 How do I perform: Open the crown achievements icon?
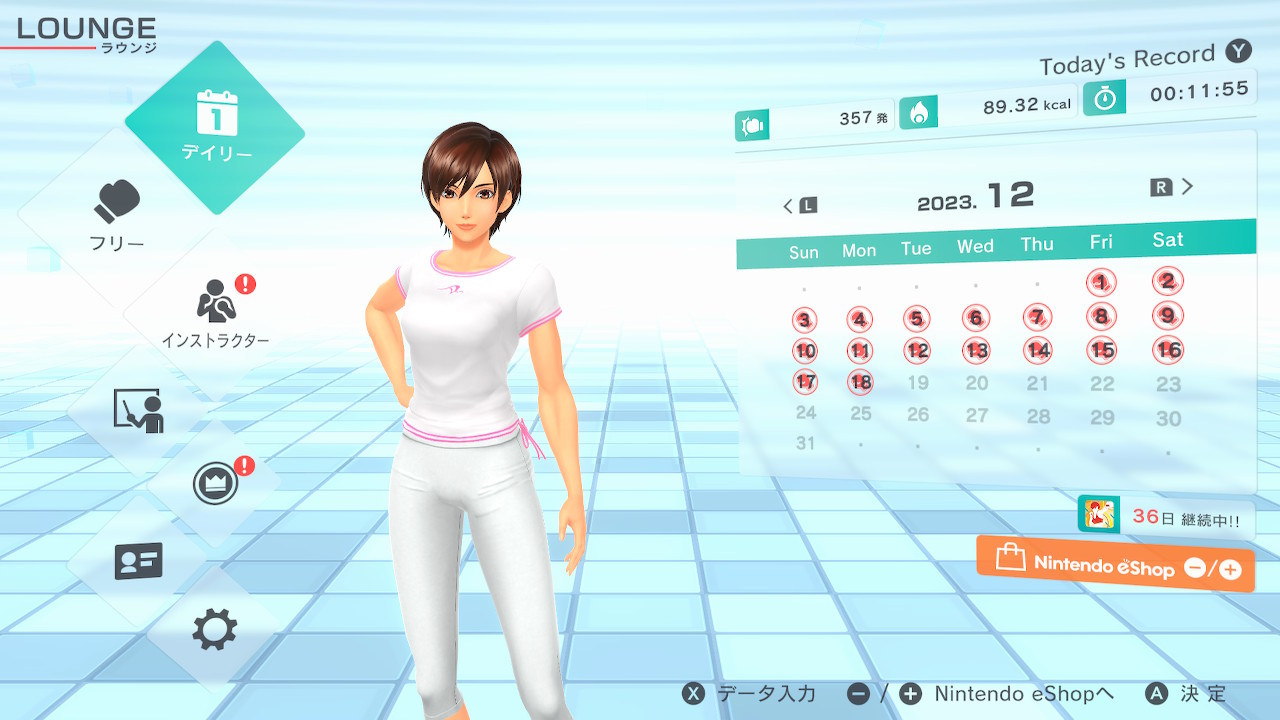[215, 485]
